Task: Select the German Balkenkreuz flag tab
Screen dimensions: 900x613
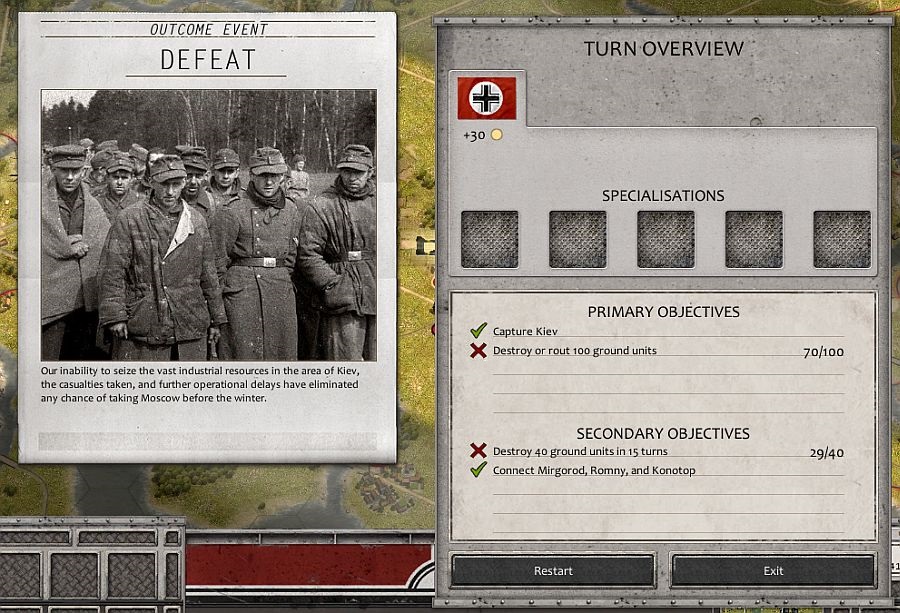Action: pos(487,98)
